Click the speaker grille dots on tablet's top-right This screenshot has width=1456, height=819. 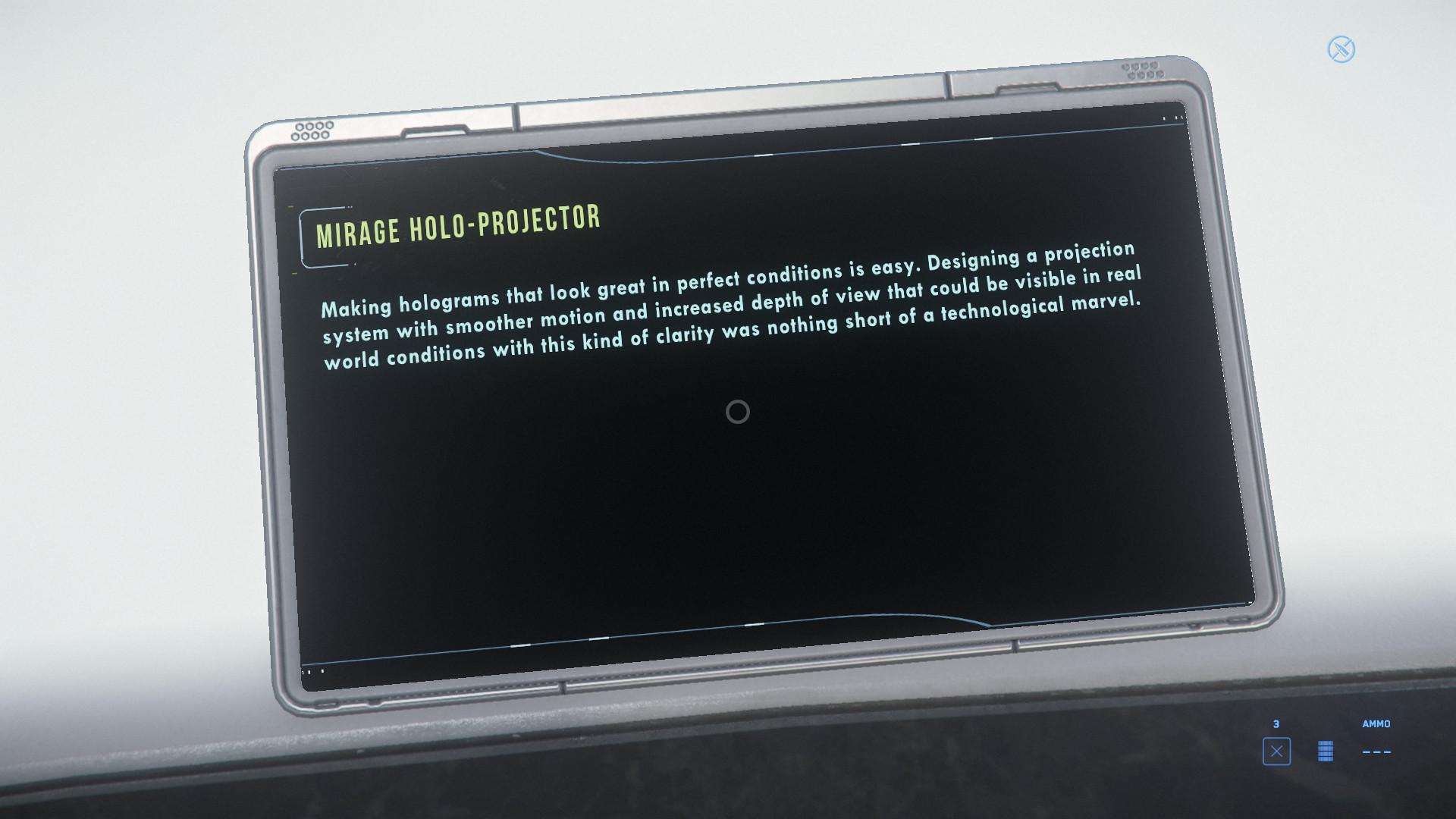pos(1142,72)
